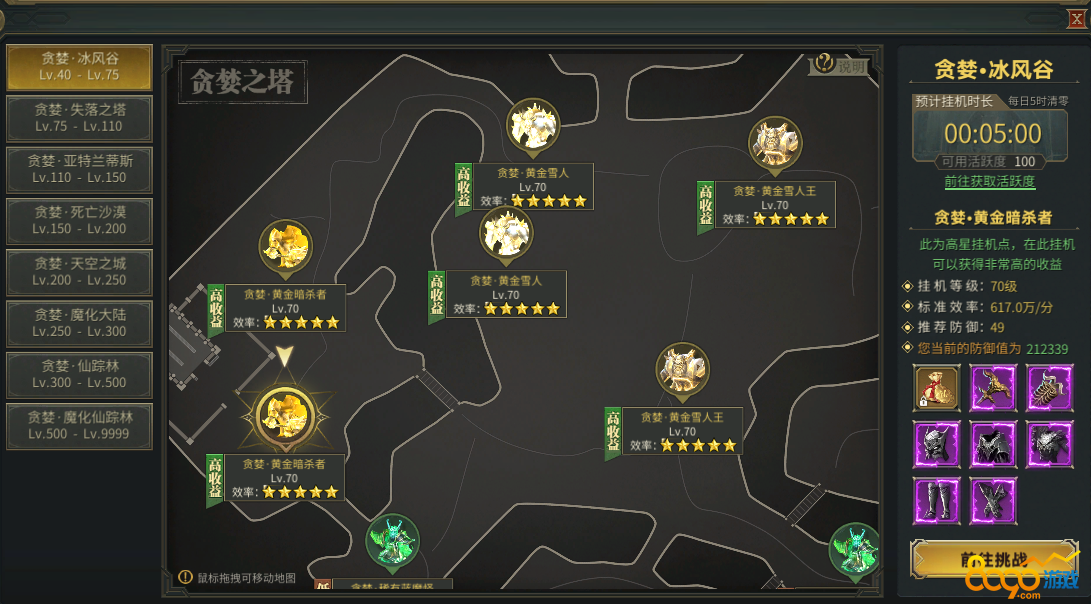1091x604 pixels.
Task: Open the 说明 help button
Action: tap(839, 66)
